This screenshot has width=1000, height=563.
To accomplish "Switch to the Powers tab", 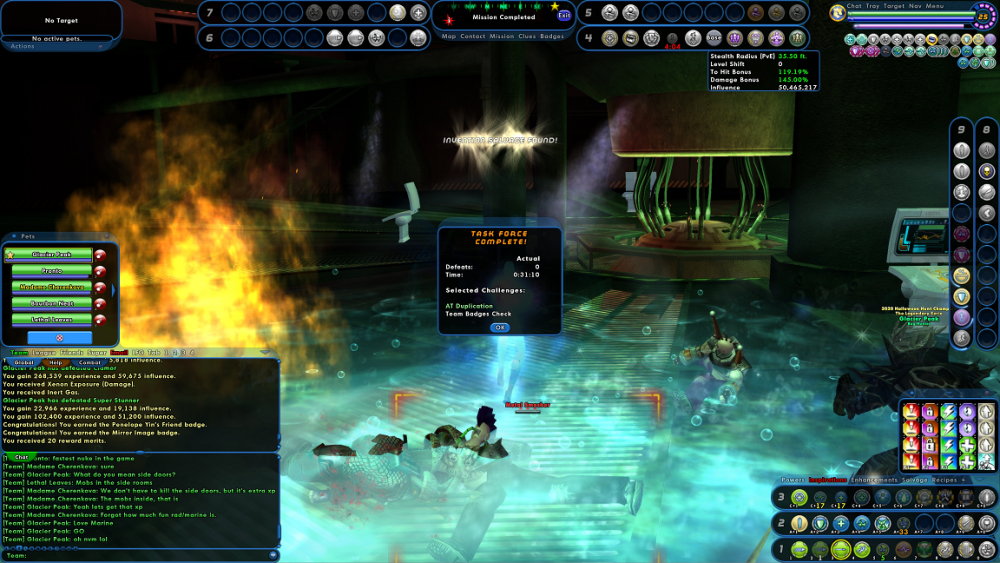I will pos(793,480).
